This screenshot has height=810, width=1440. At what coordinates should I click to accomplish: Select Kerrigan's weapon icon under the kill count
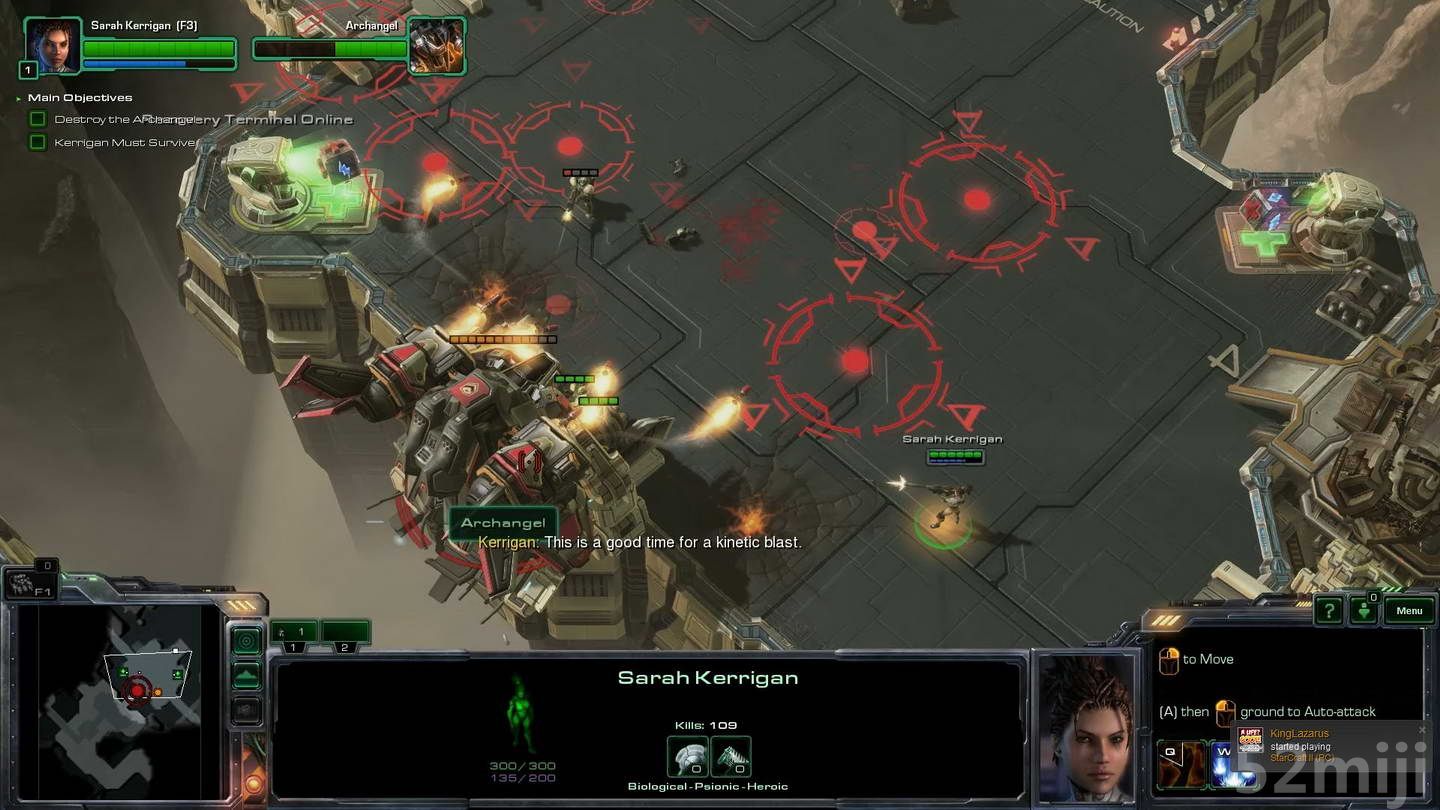[x=688, y=756]
